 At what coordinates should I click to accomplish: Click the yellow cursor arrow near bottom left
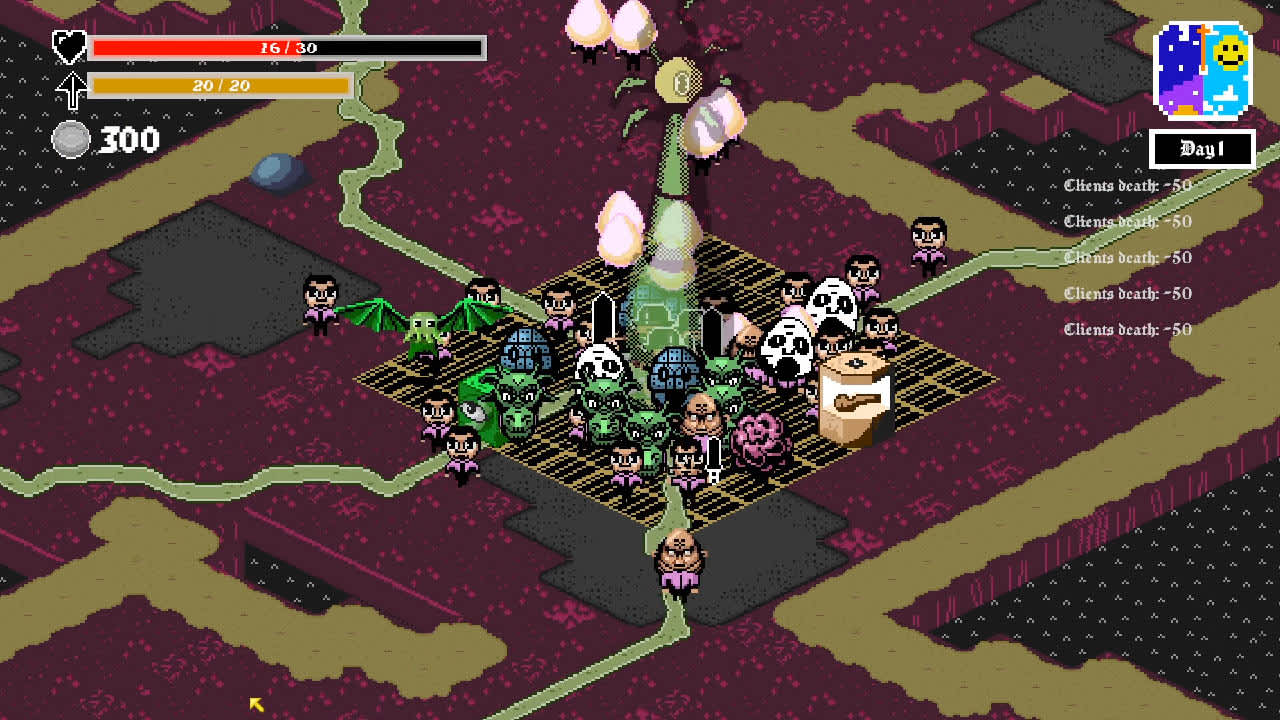point(255,703)
